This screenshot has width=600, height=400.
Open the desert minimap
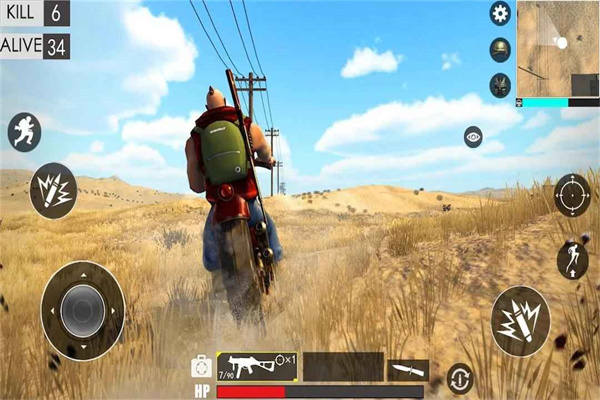pyautogui.click(x=557, y=48)
